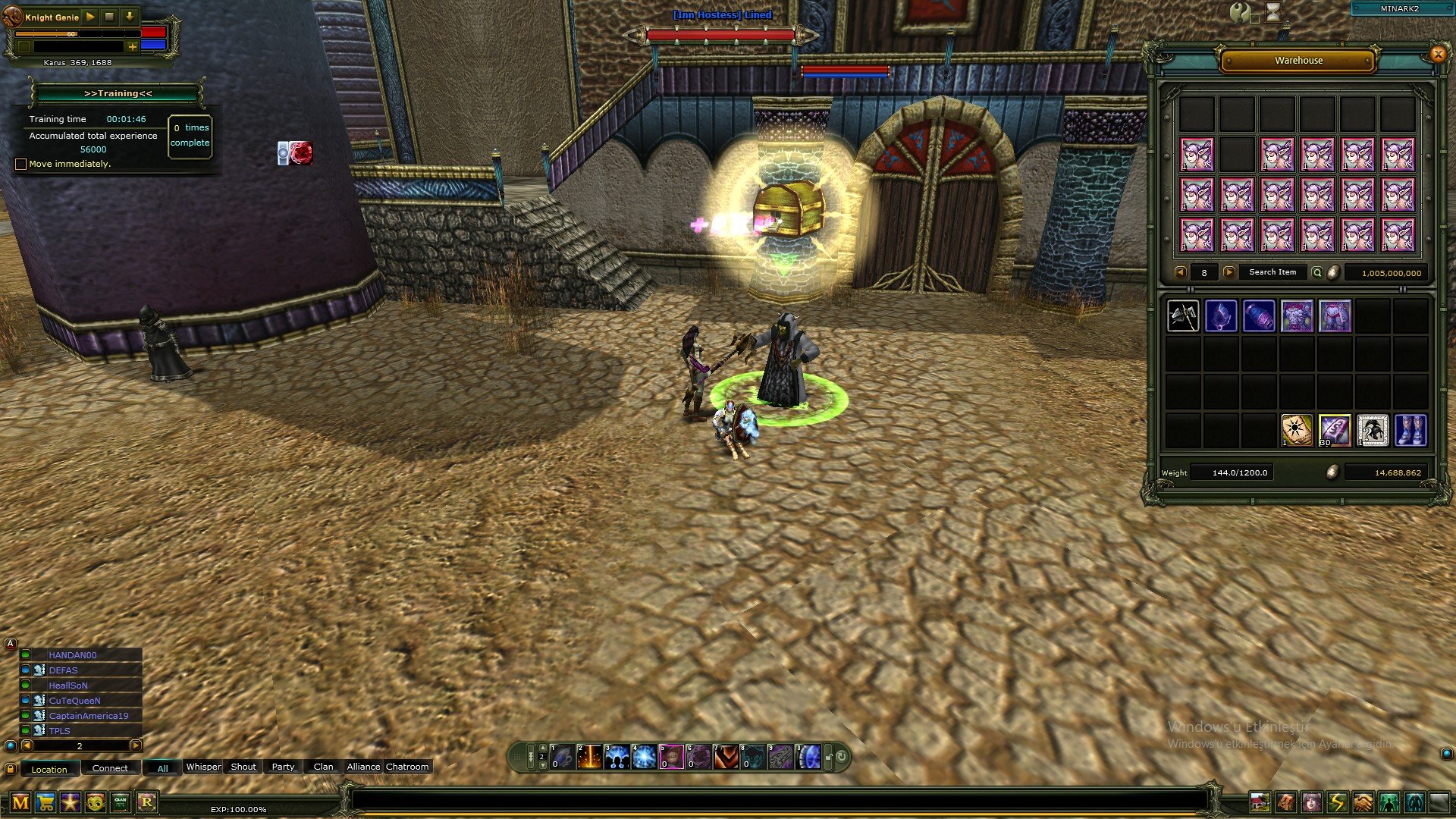Select the Location tab

(49, 769)
